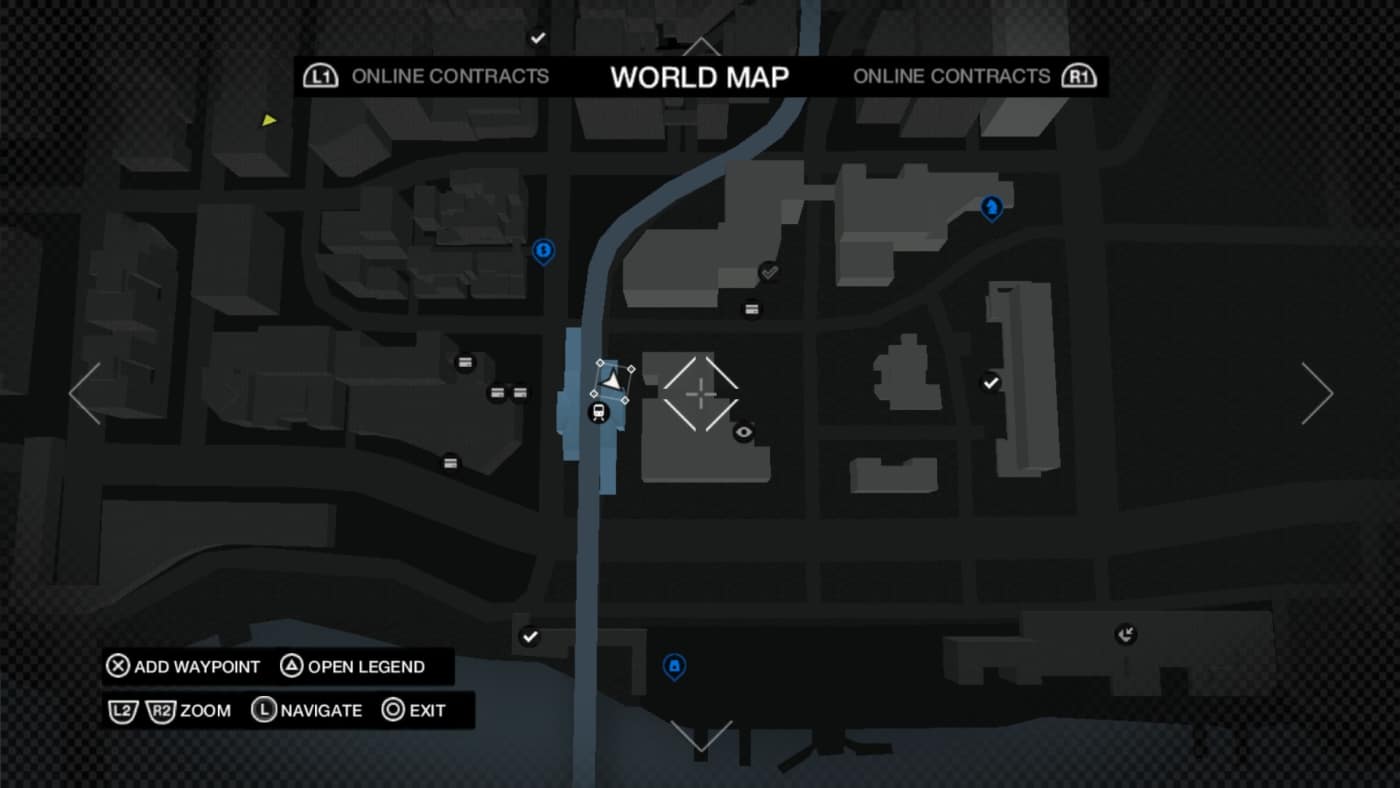Viewport: 1400px width, 788px height.
Task: Click the bottom chevron to pan down
Action: point(700,737)
